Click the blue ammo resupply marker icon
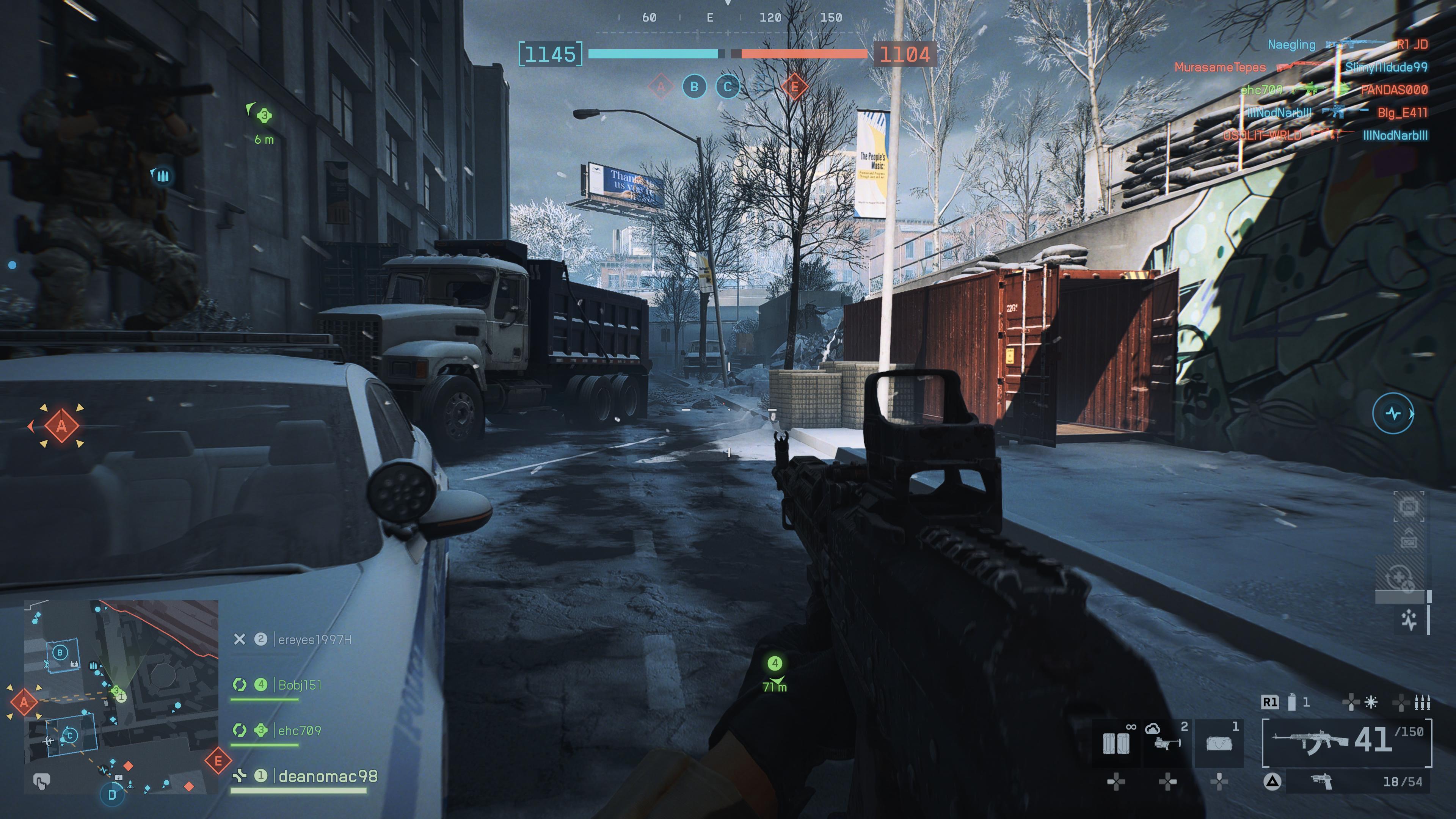Viewport: 1456px width, 819px height. [x=163, y=176]
